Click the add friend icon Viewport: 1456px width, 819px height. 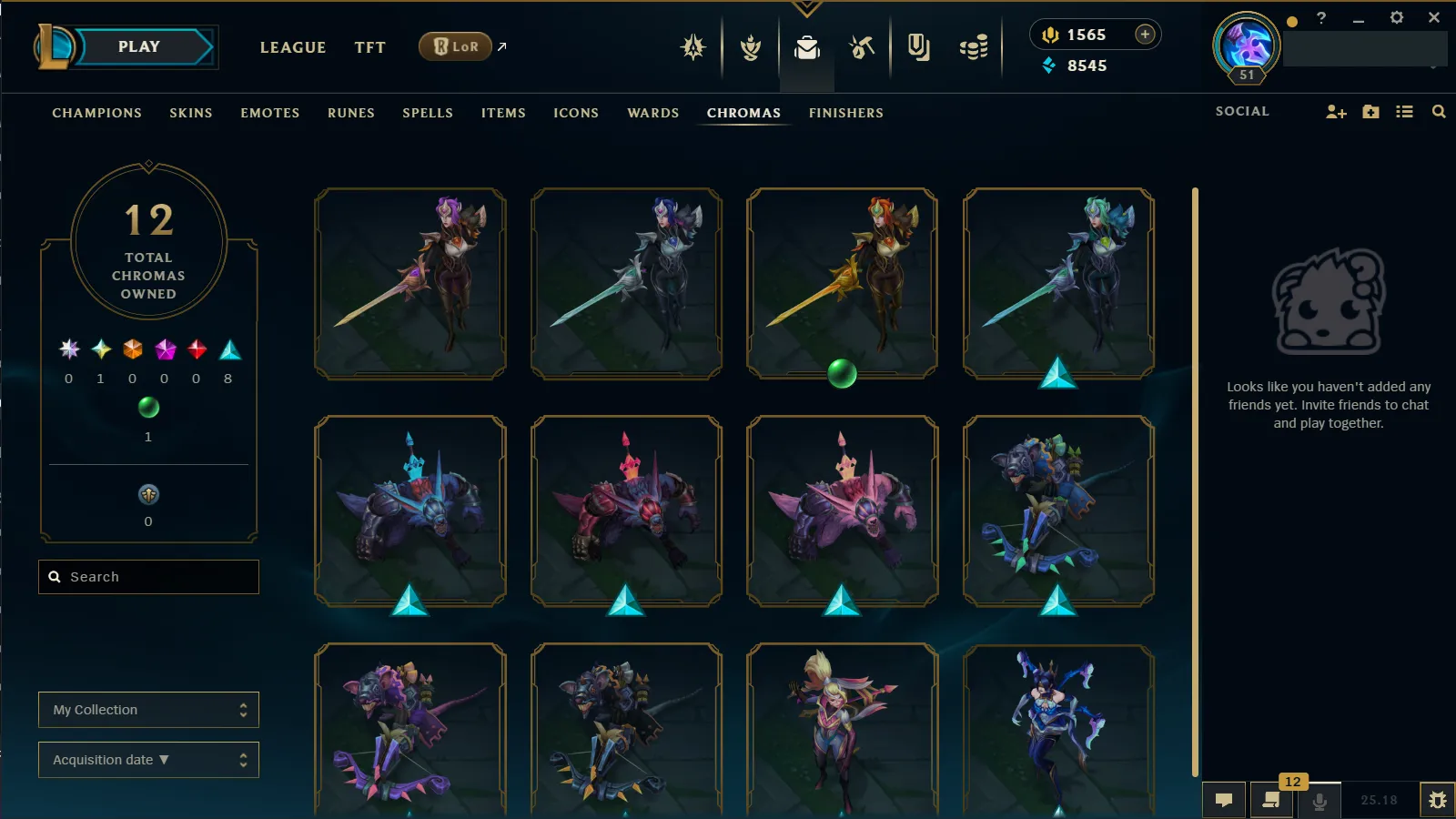click(1336, 112)
